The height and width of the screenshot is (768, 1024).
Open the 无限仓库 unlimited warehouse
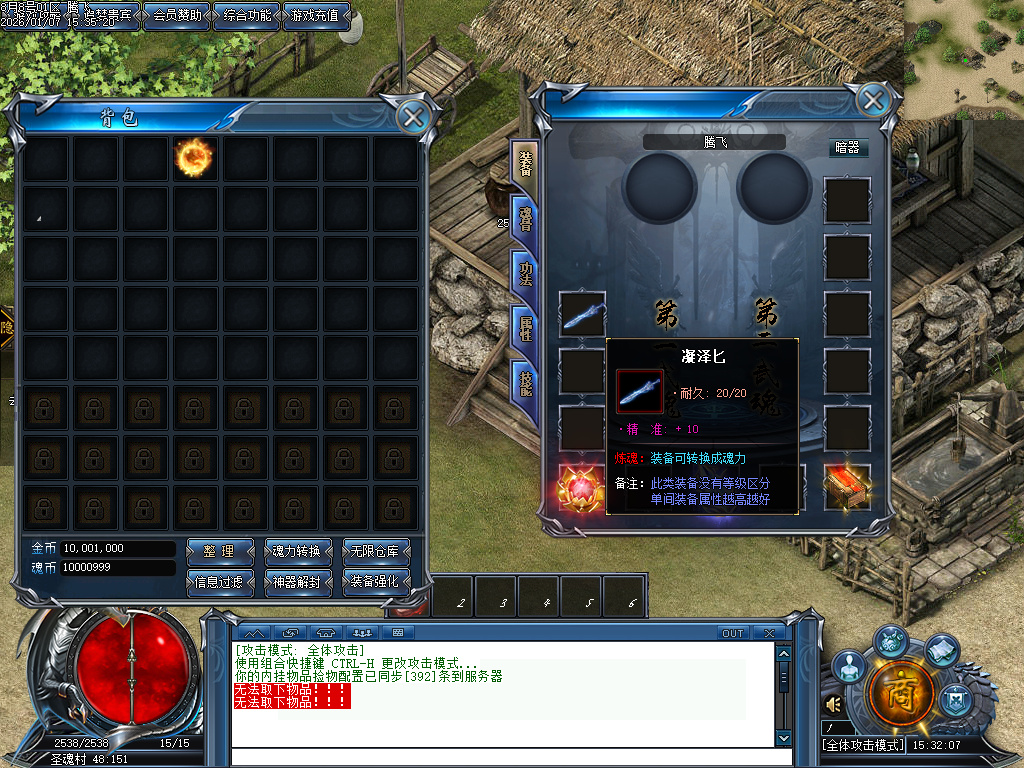click(x=376, y=551)
